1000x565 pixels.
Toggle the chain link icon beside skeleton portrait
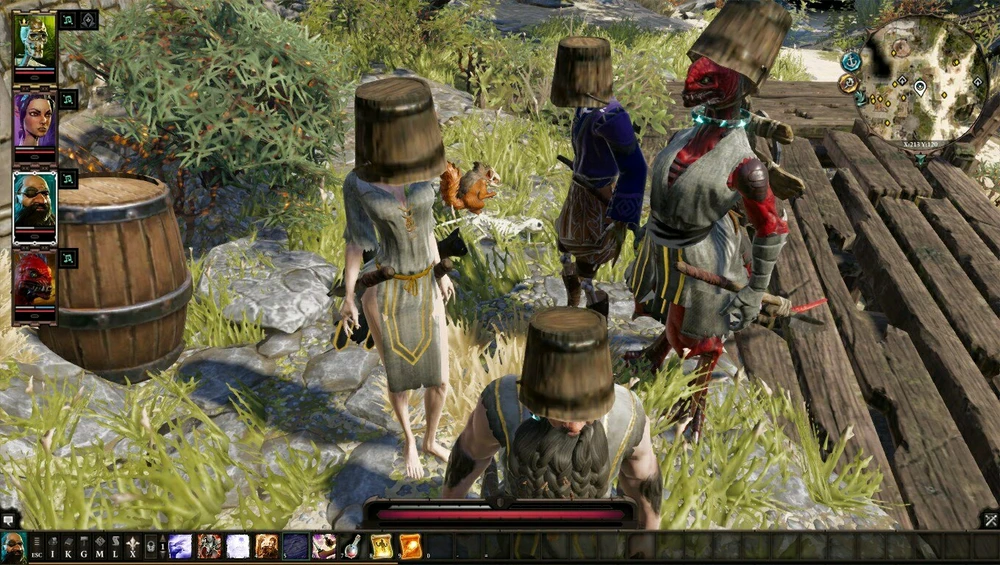[68, 20]
